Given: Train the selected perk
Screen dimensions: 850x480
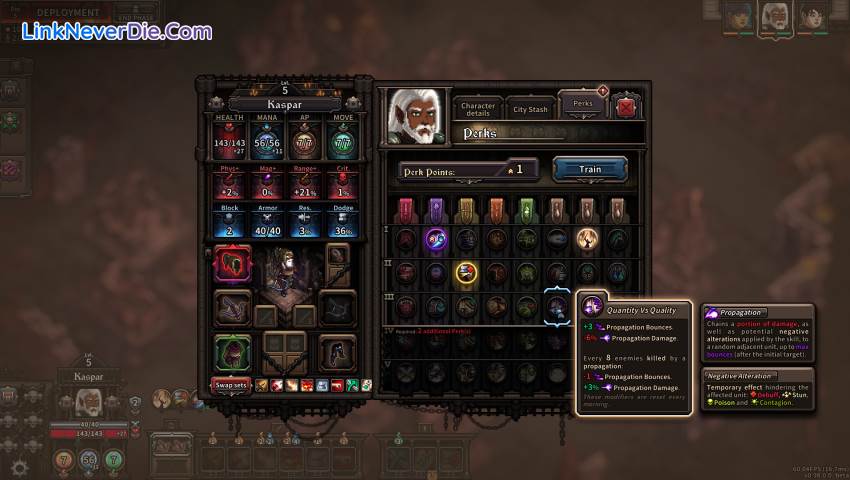Looking at the screenshot, I should click(x=590, y=169).
